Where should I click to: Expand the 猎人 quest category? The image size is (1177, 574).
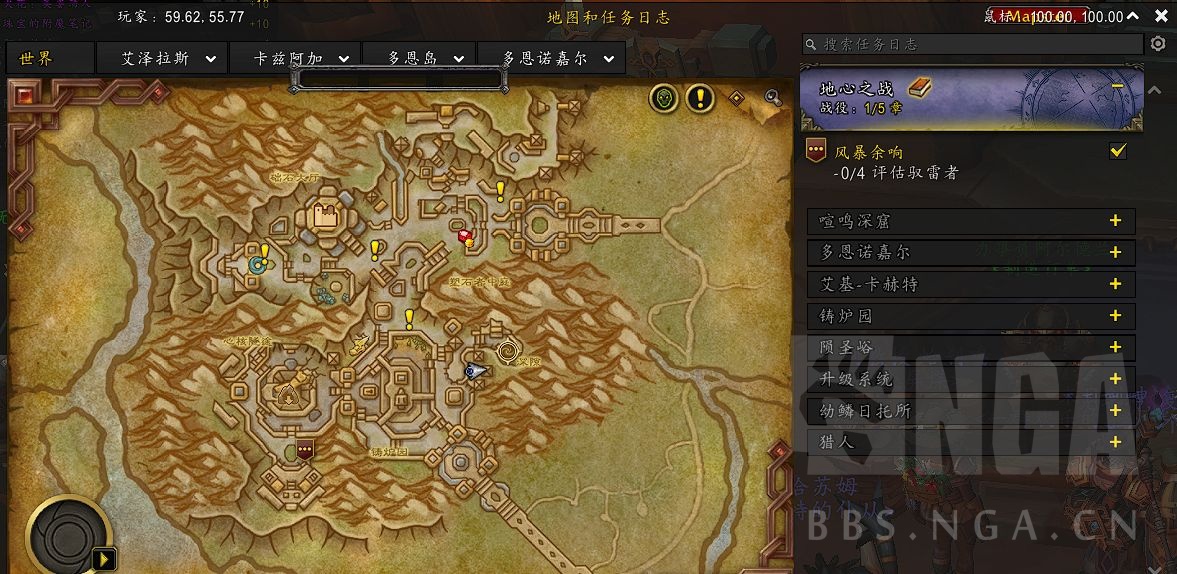point(1115,442)
